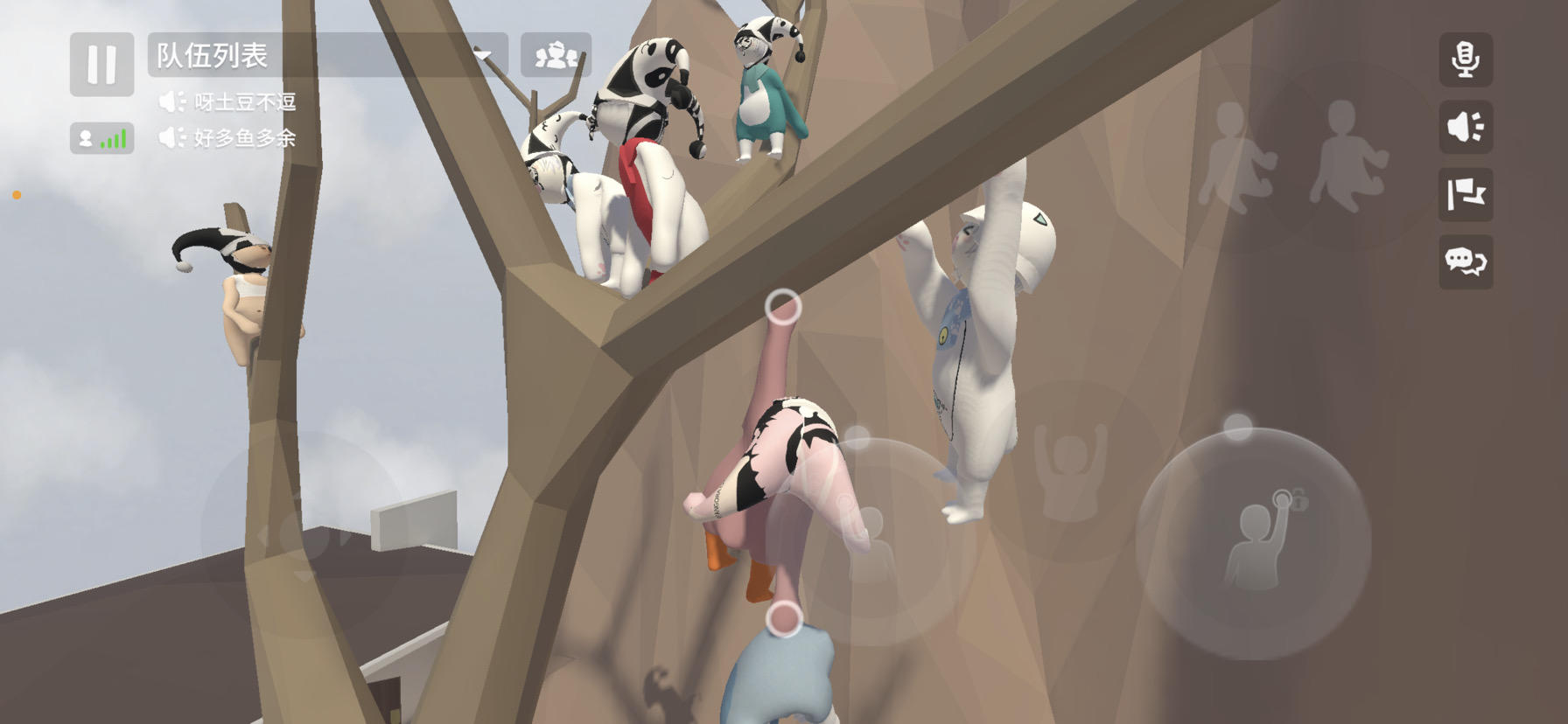Tap the team members icon beside 队伍列表
Screen dimensions: 1568x724
556,52
